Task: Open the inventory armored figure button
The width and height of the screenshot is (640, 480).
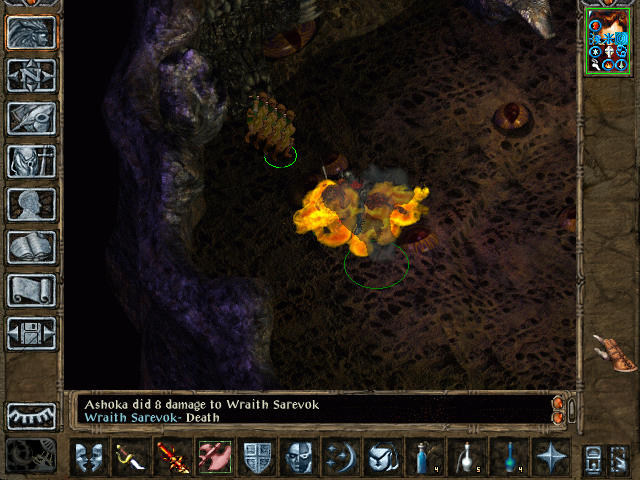Action: pyautogui.click(x=31, y=161)
